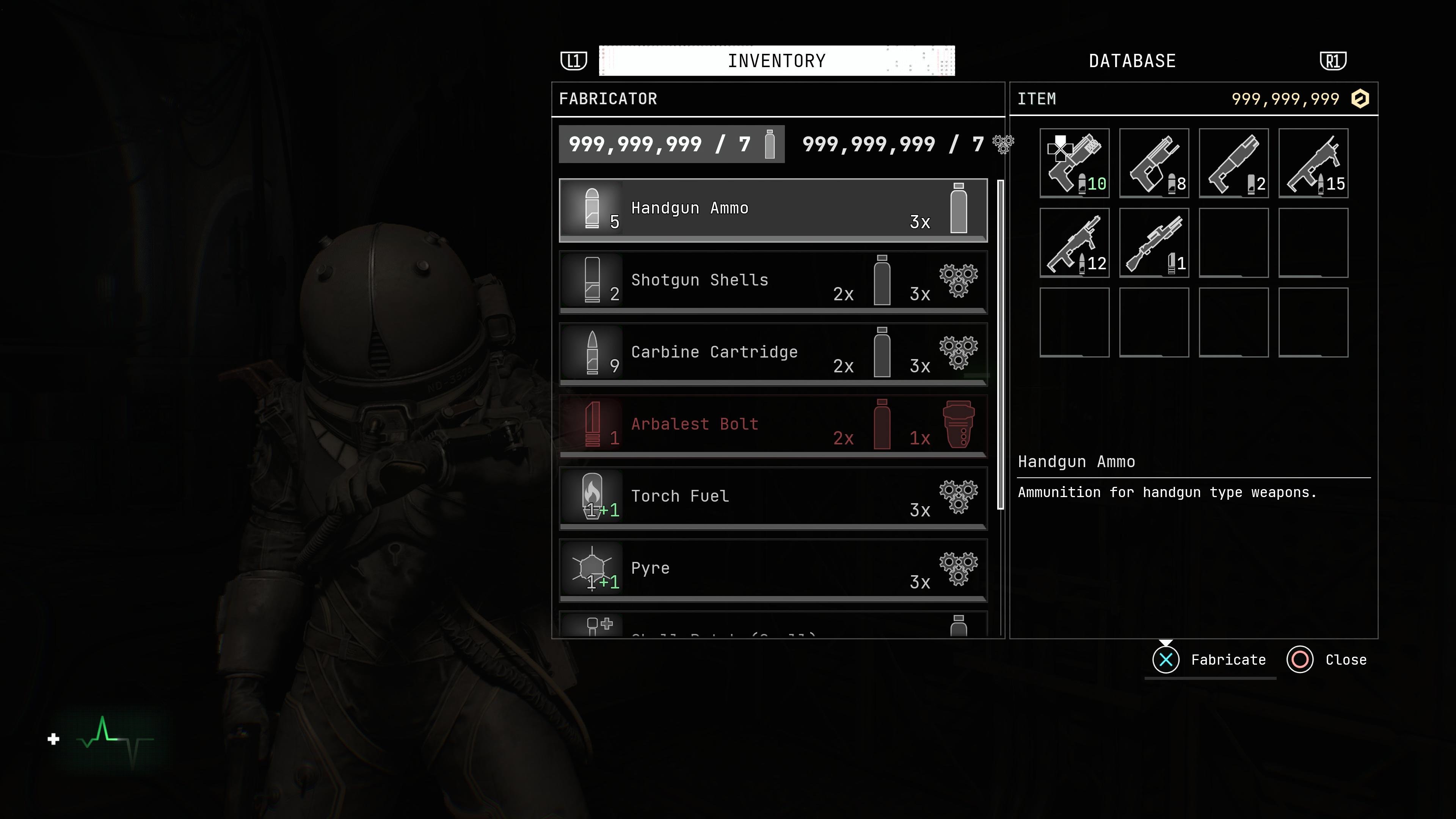Select the Carbine Cartridge recipe
The image size is (1456, 819).
point(773,353)
